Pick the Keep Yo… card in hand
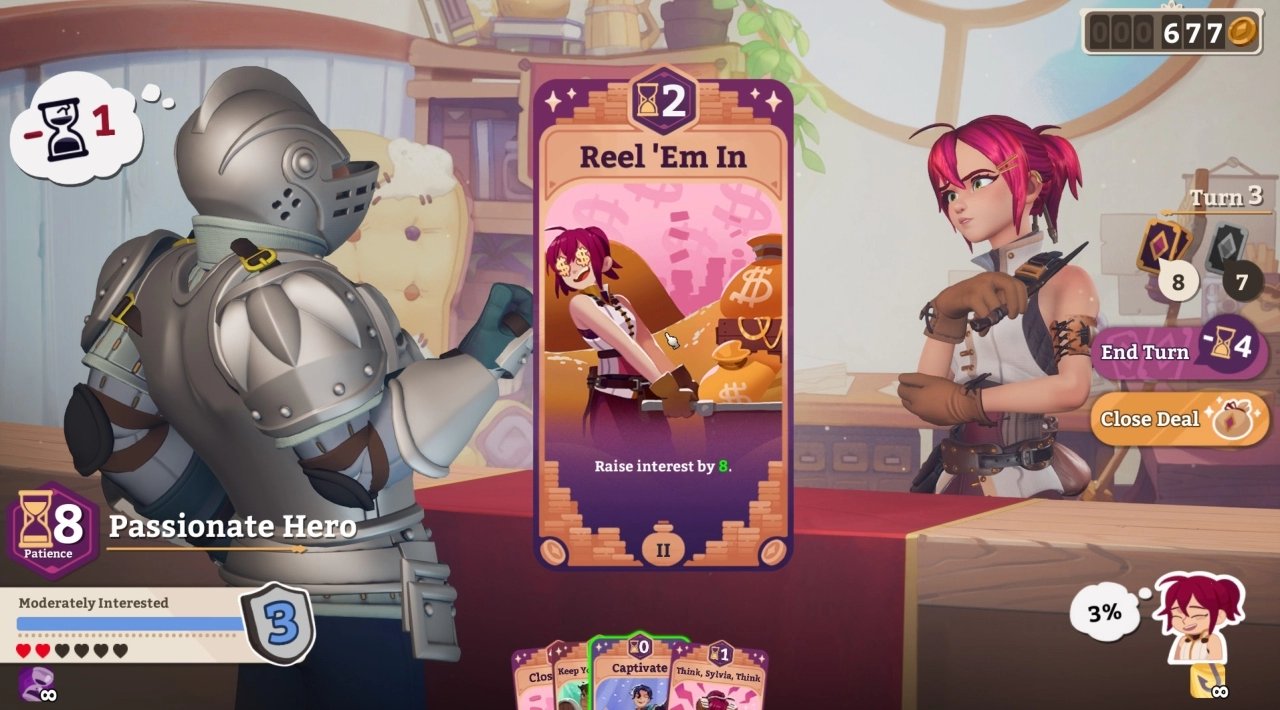Image resolution: width=1280 pixels, height=710 pixels. pos(570,680)
